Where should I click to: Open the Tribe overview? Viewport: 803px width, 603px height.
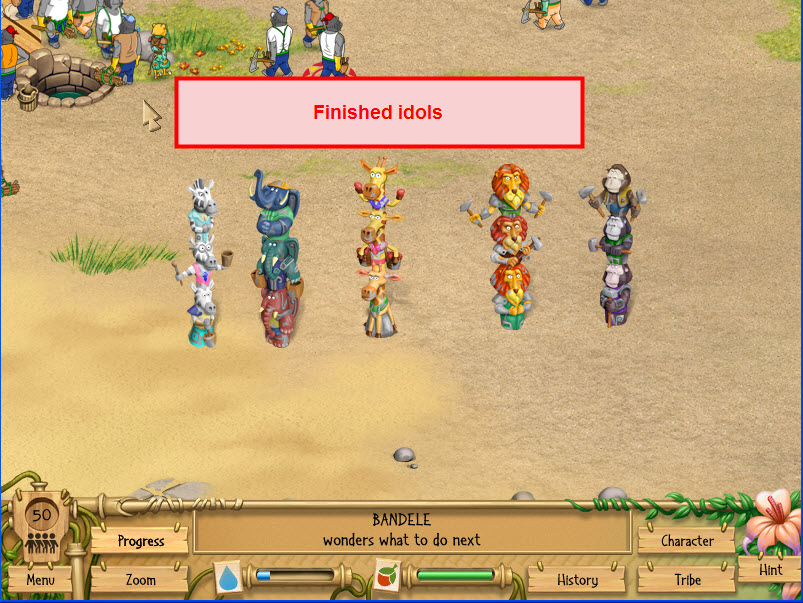click(x=687, y=580)
